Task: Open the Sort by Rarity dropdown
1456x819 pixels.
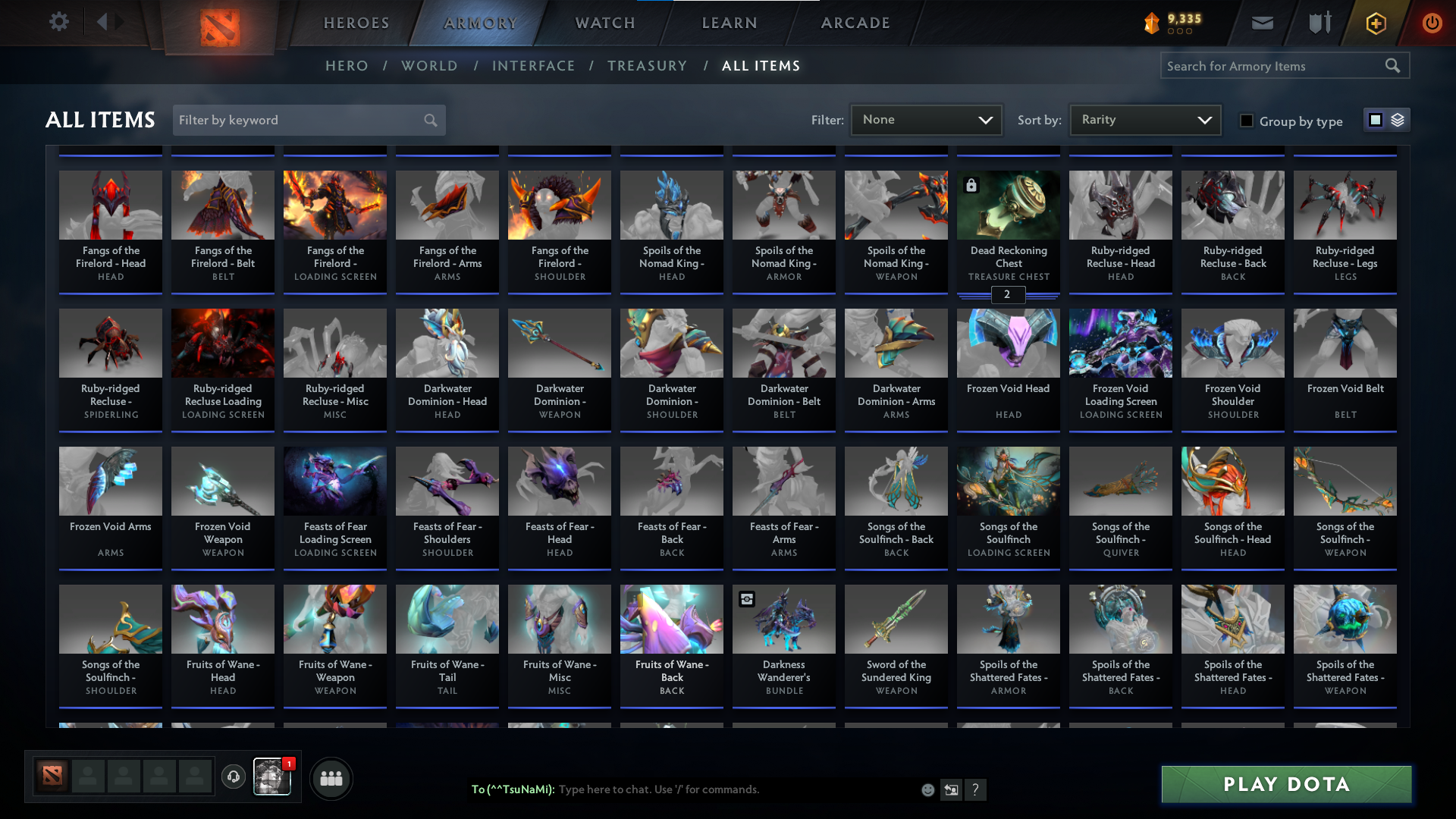Action: (x=1144, y=119)
